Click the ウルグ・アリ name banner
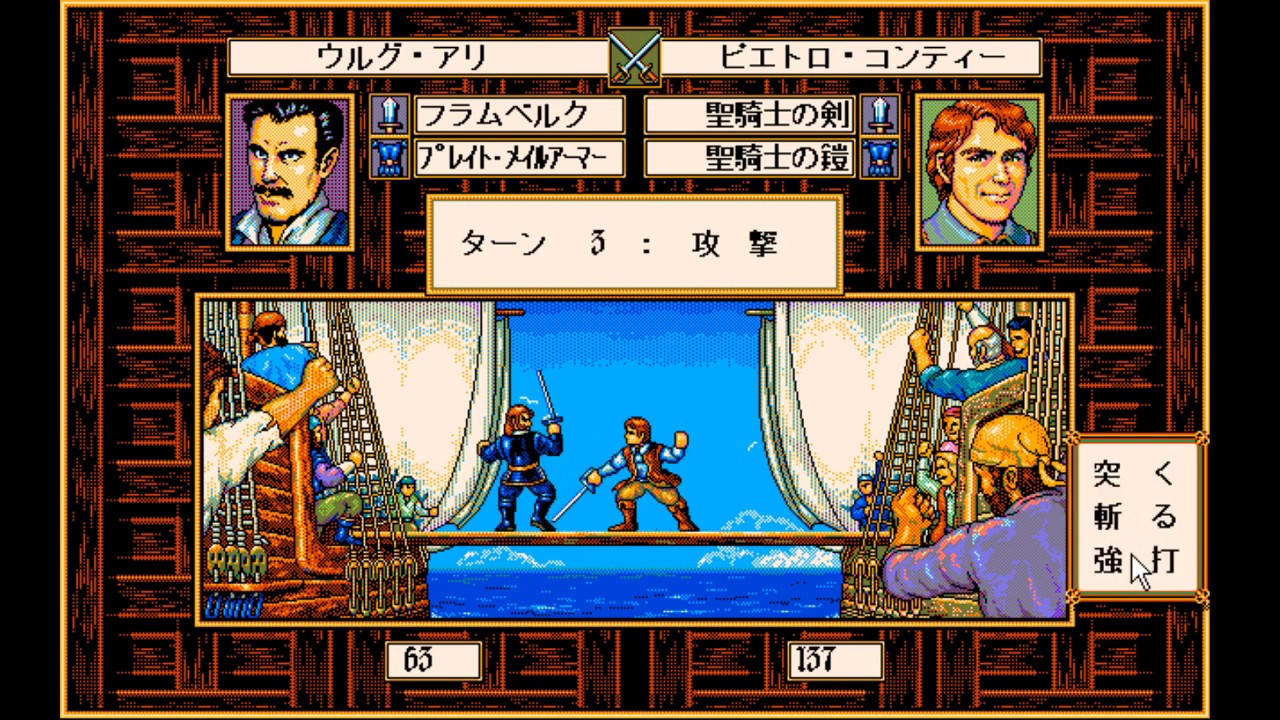 (x=416, y=58)
